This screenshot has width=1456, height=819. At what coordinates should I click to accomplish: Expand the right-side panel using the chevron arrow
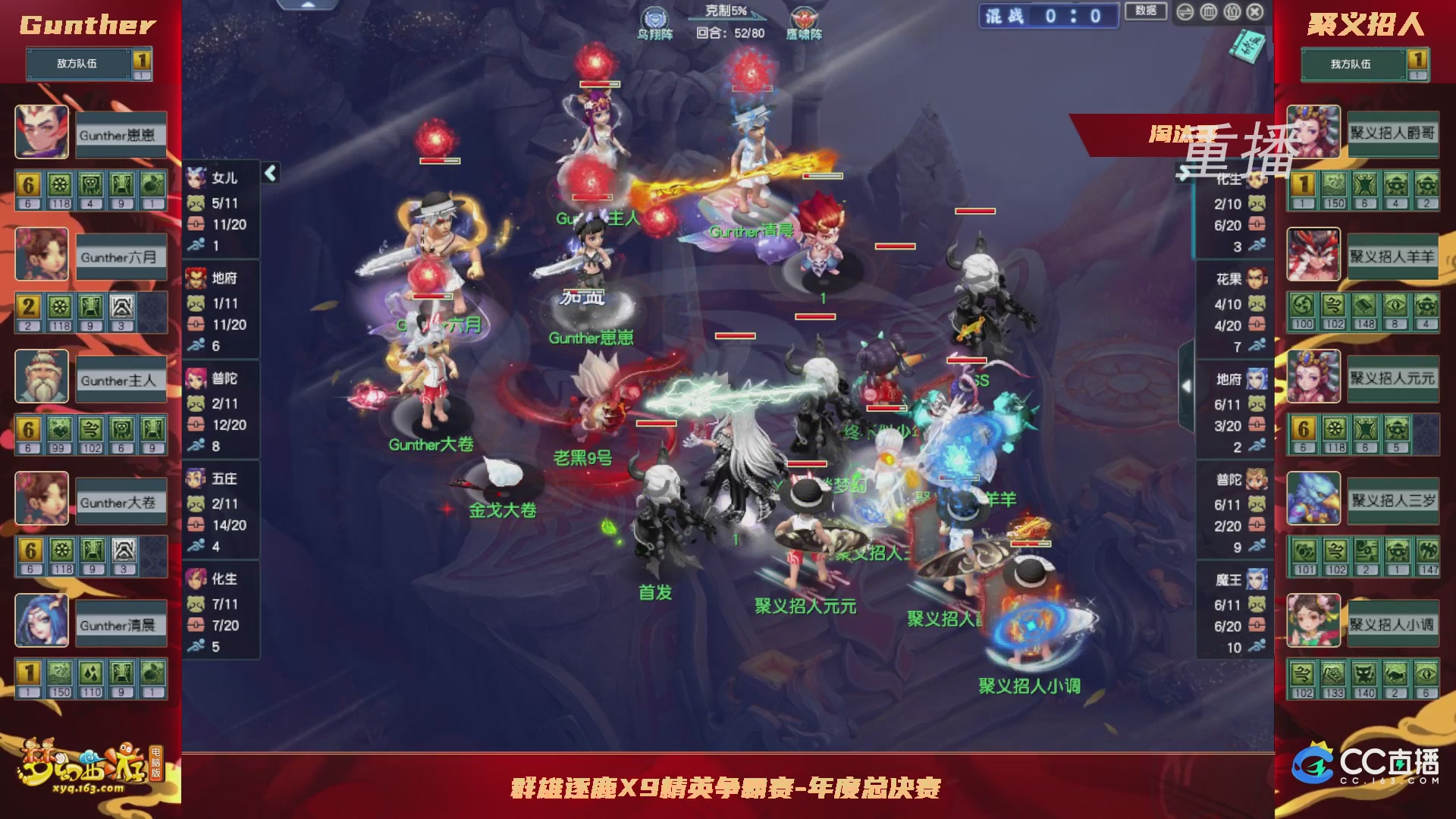pyautogui.click(x=1187, y=387)
